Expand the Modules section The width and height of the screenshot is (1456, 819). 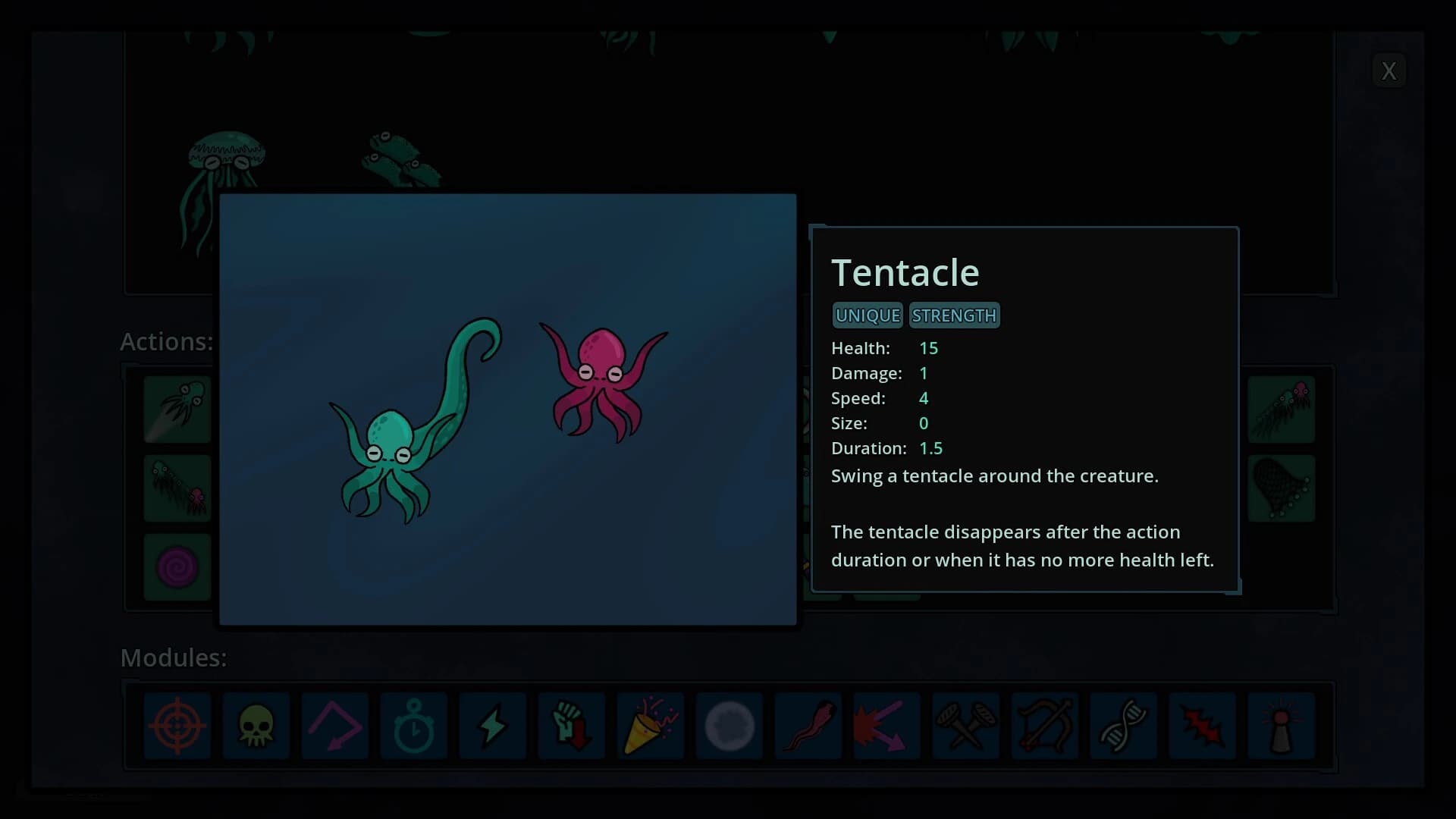coord(173,657)
